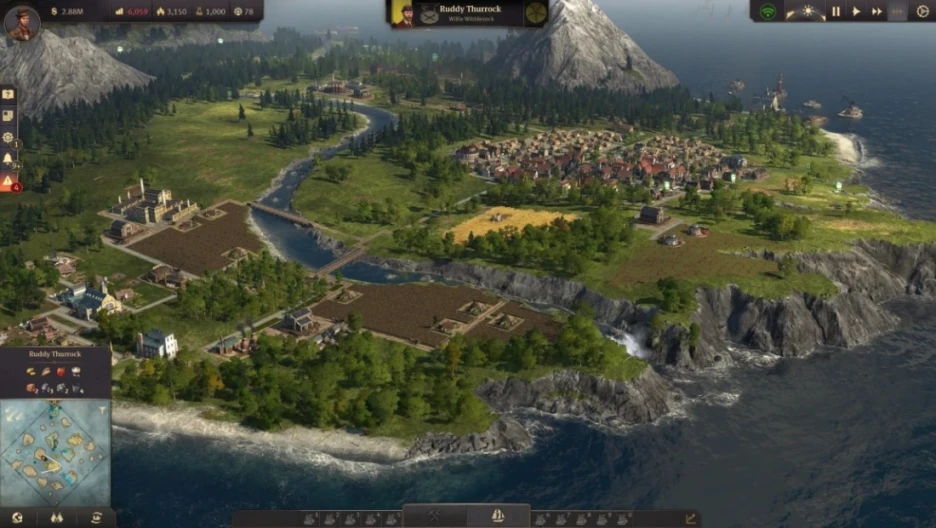The image size is (936, 528).
Task: Open the ship build menu
Action: tap(497, 517)
